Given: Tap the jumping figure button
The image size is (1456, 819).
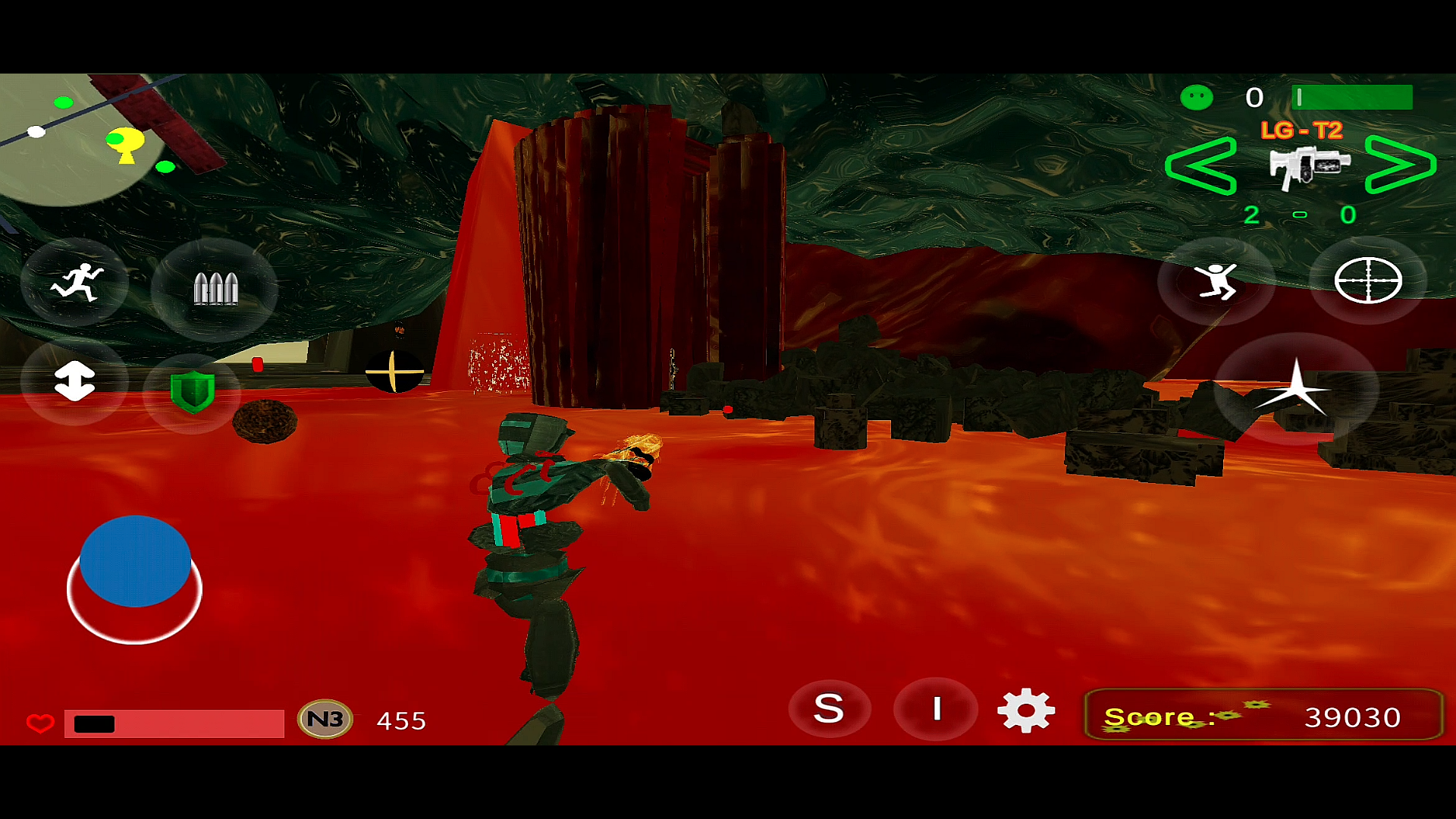Looking at the screenshot, I should pos(1216,281).
